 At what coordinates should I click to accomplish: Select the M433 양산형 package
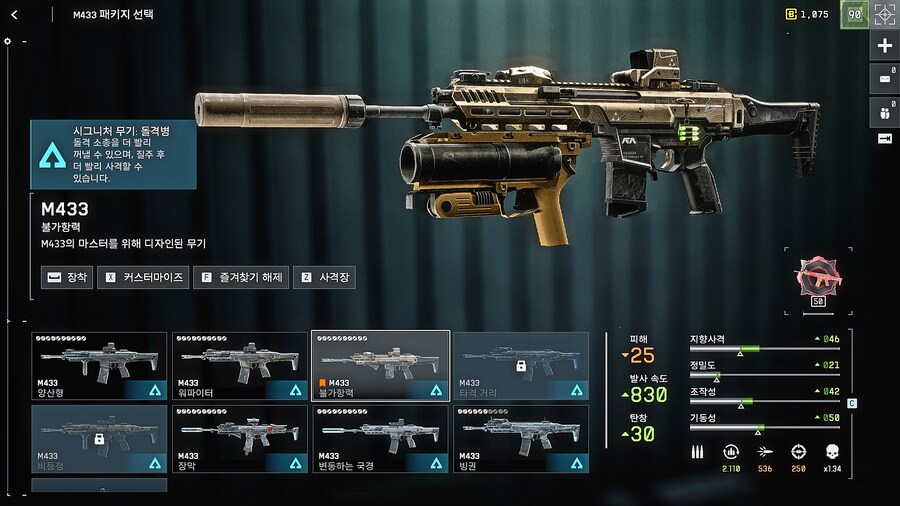point(99,366)
